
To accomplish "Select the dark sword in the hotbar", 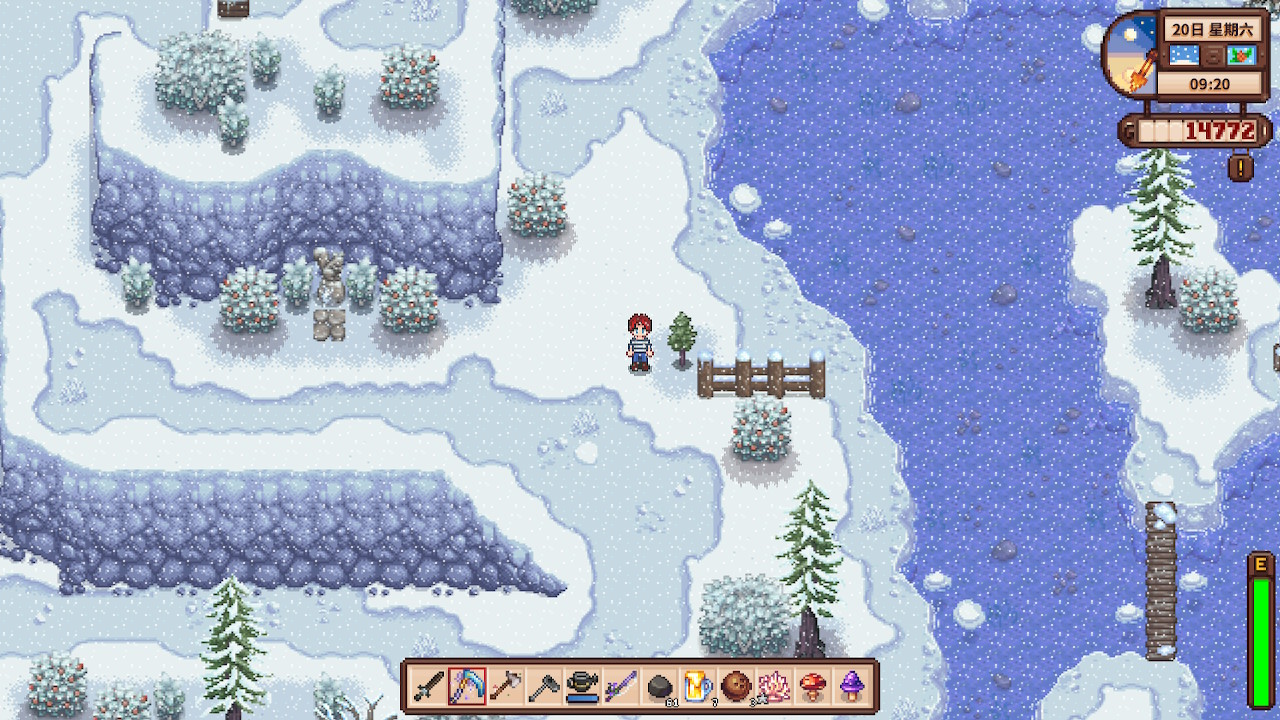I will point(429,686).
